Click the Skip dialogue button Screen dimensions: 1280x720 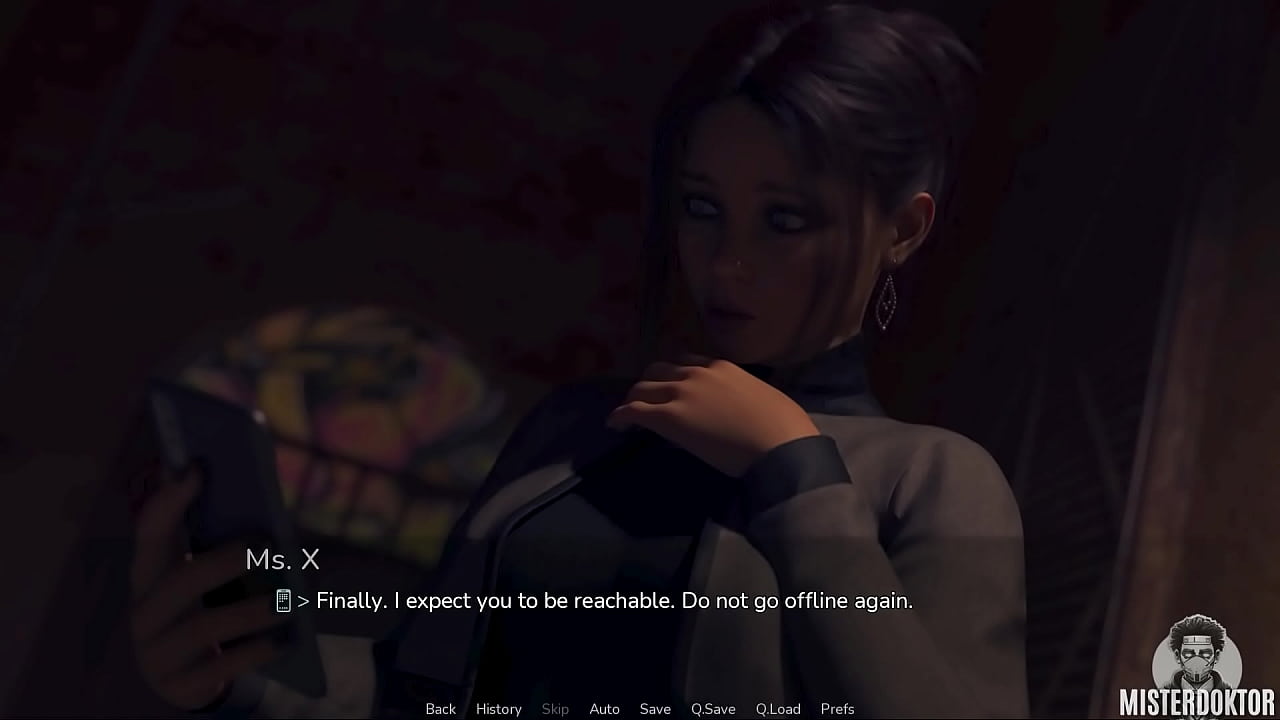[x=555, y=709]
